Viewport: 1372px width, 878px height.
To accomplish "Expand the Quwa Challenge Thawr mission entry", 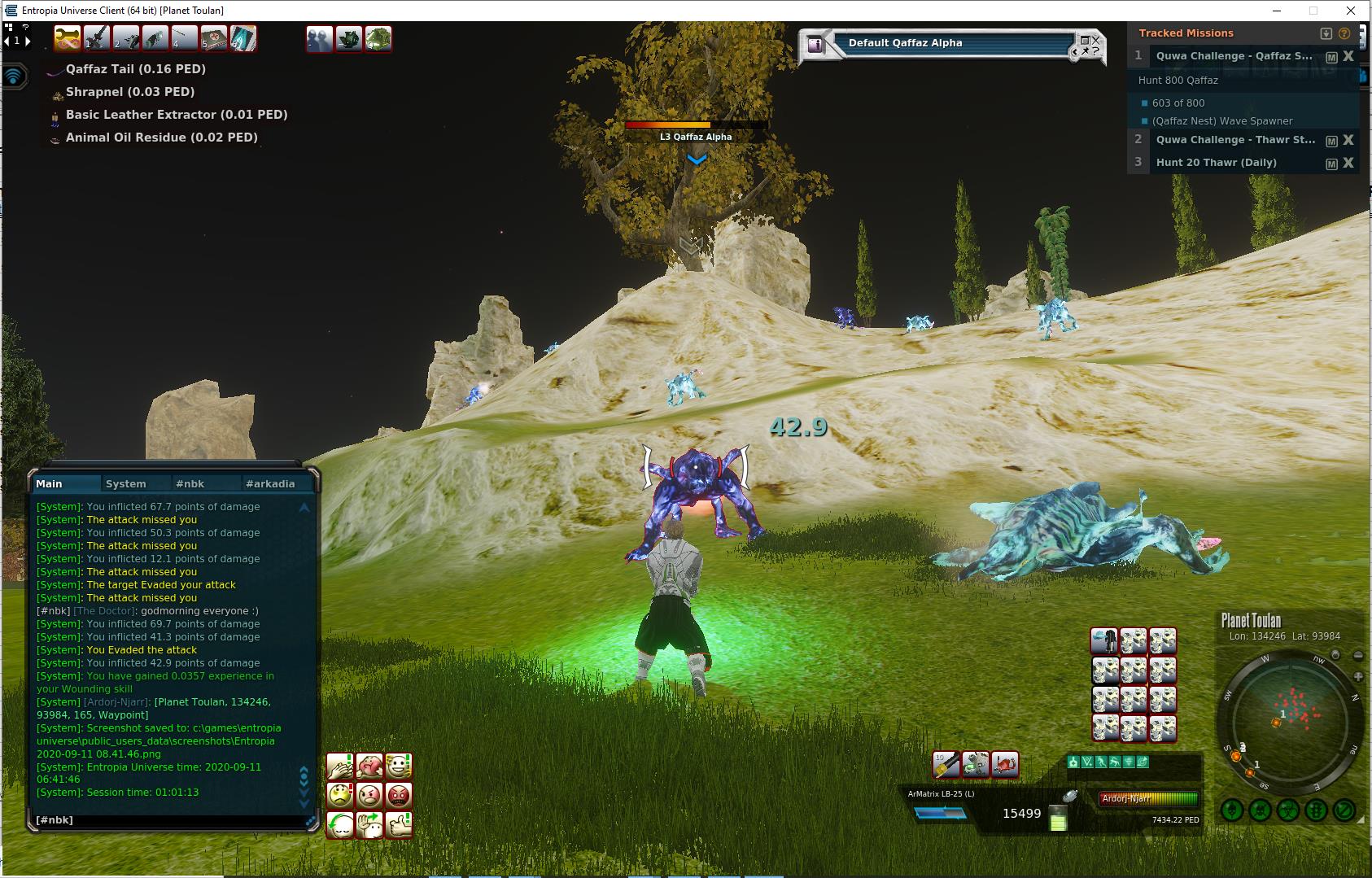I will pos(1234,140).
